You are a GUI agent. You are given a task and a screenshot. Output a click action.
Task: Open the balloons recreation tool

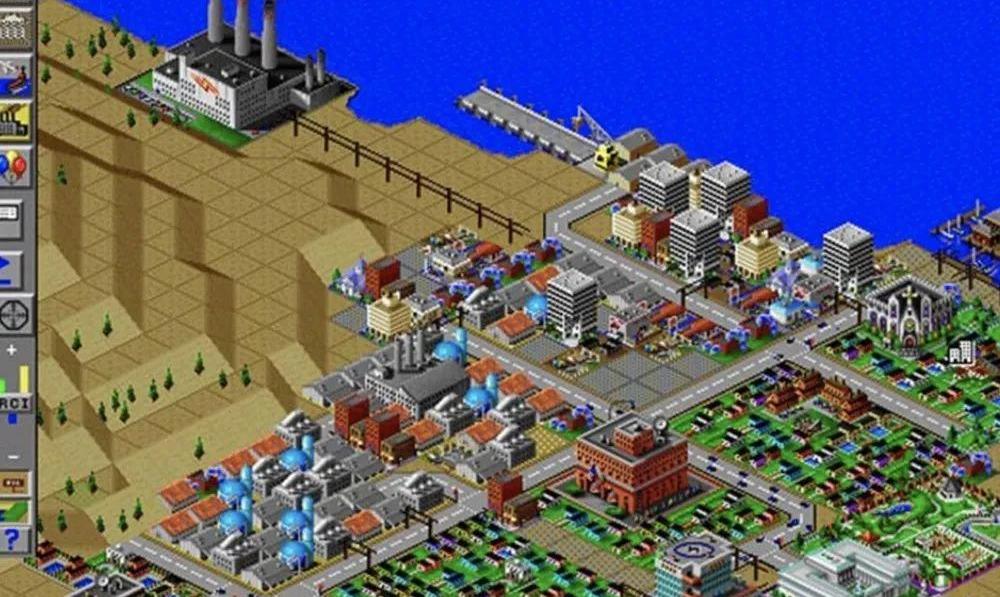15,167
